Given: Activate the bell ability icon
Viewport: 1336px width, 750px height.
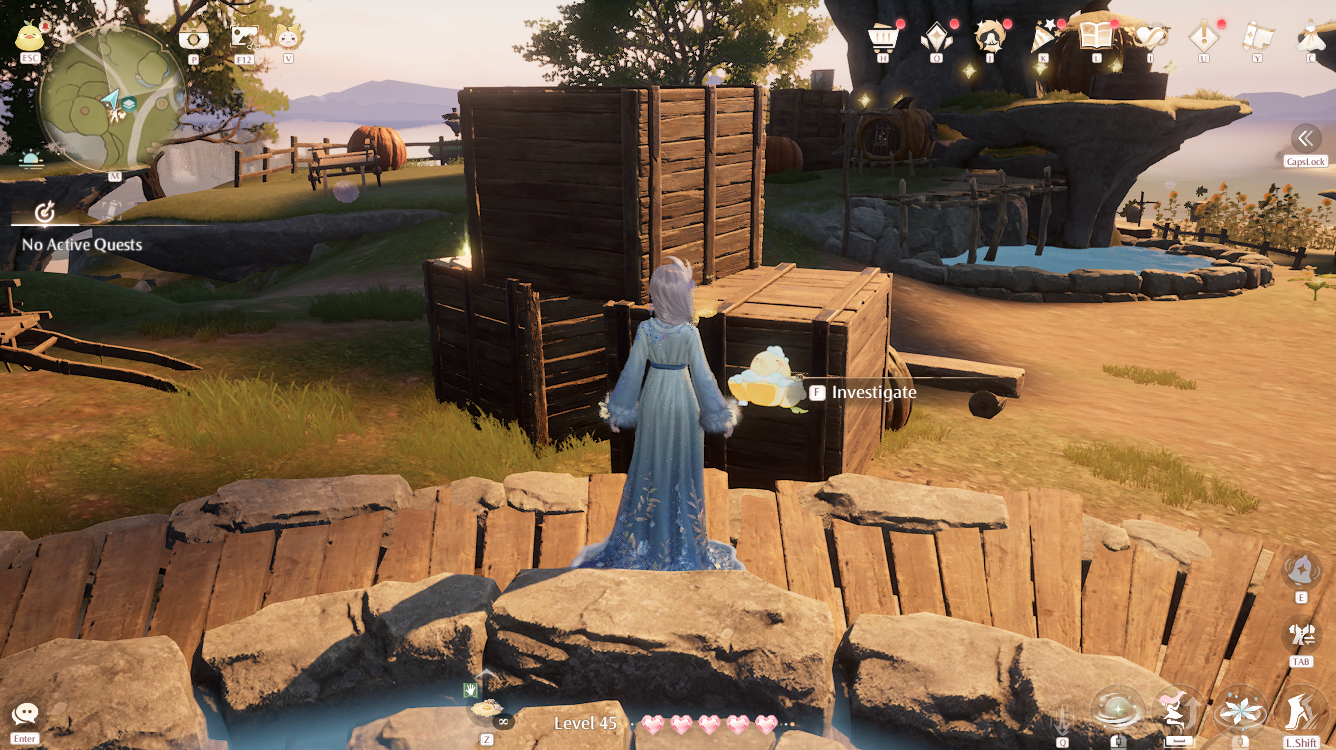Looking at the screenshot, I should 1301,570.
